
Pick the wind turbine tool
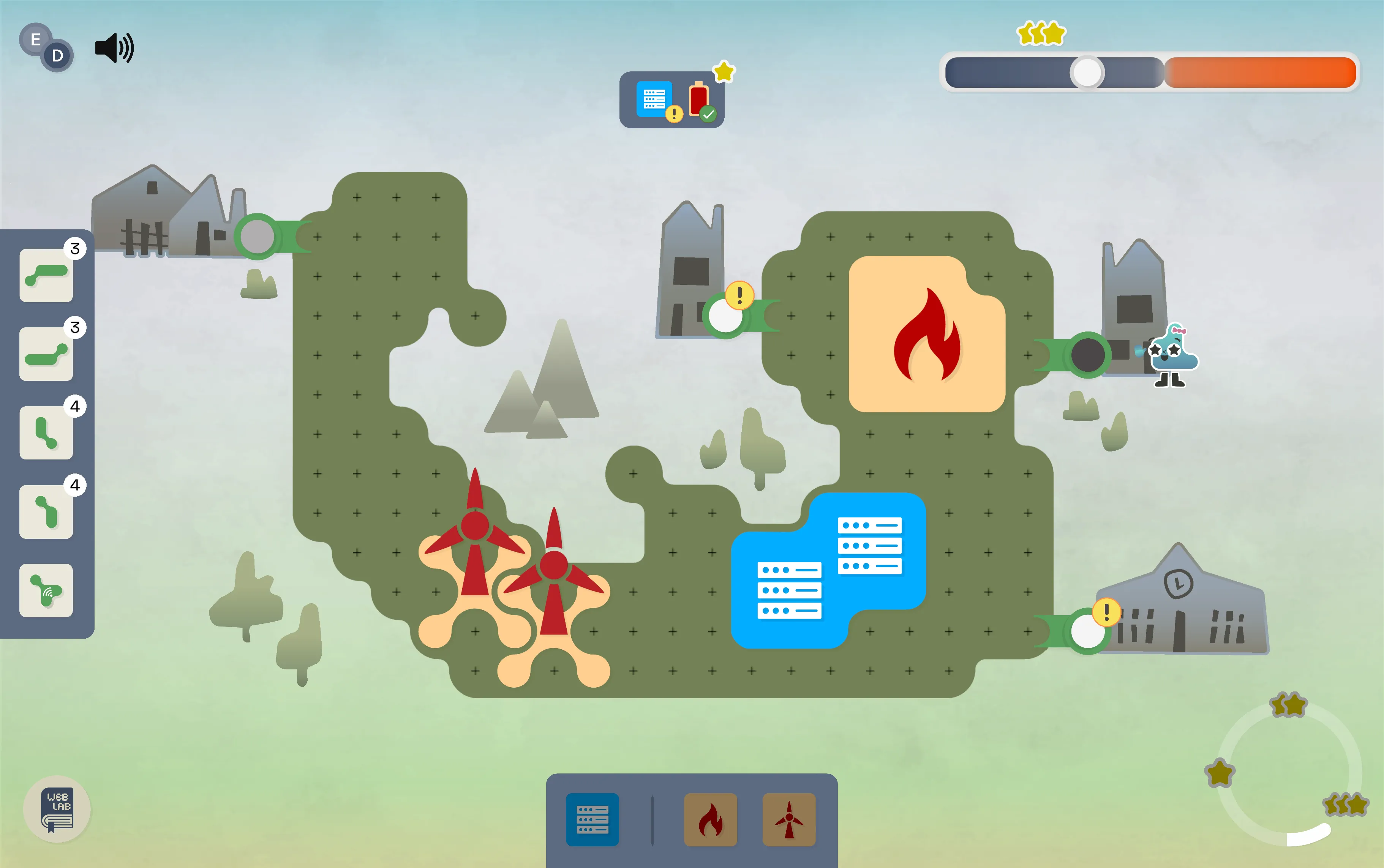[789, 819]
